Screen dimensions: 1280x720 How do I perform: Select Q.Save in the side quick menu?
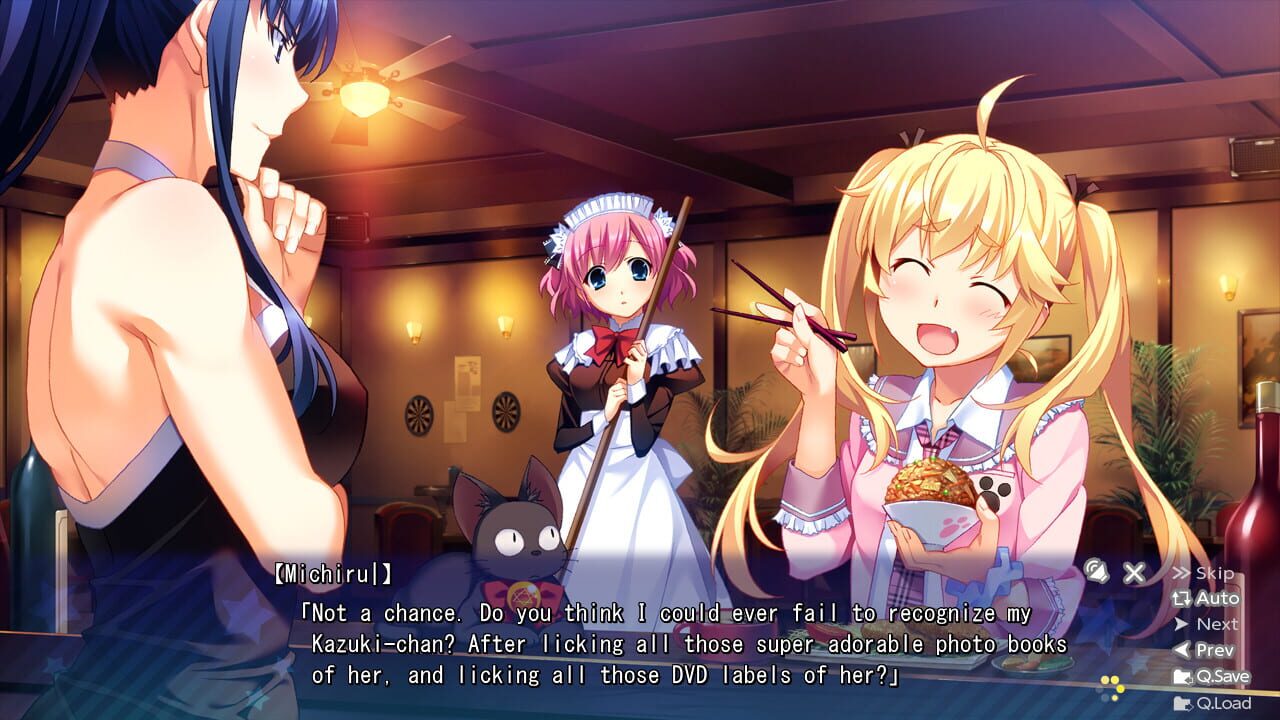[1216, 676]
